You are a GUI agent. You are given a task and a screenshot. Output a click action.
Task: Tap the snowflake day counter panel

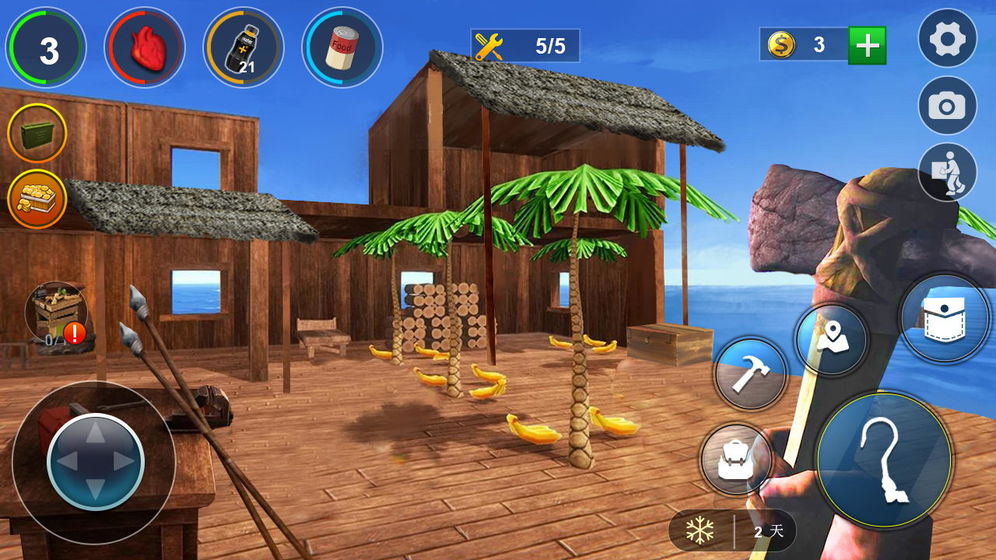click(731, 531)
